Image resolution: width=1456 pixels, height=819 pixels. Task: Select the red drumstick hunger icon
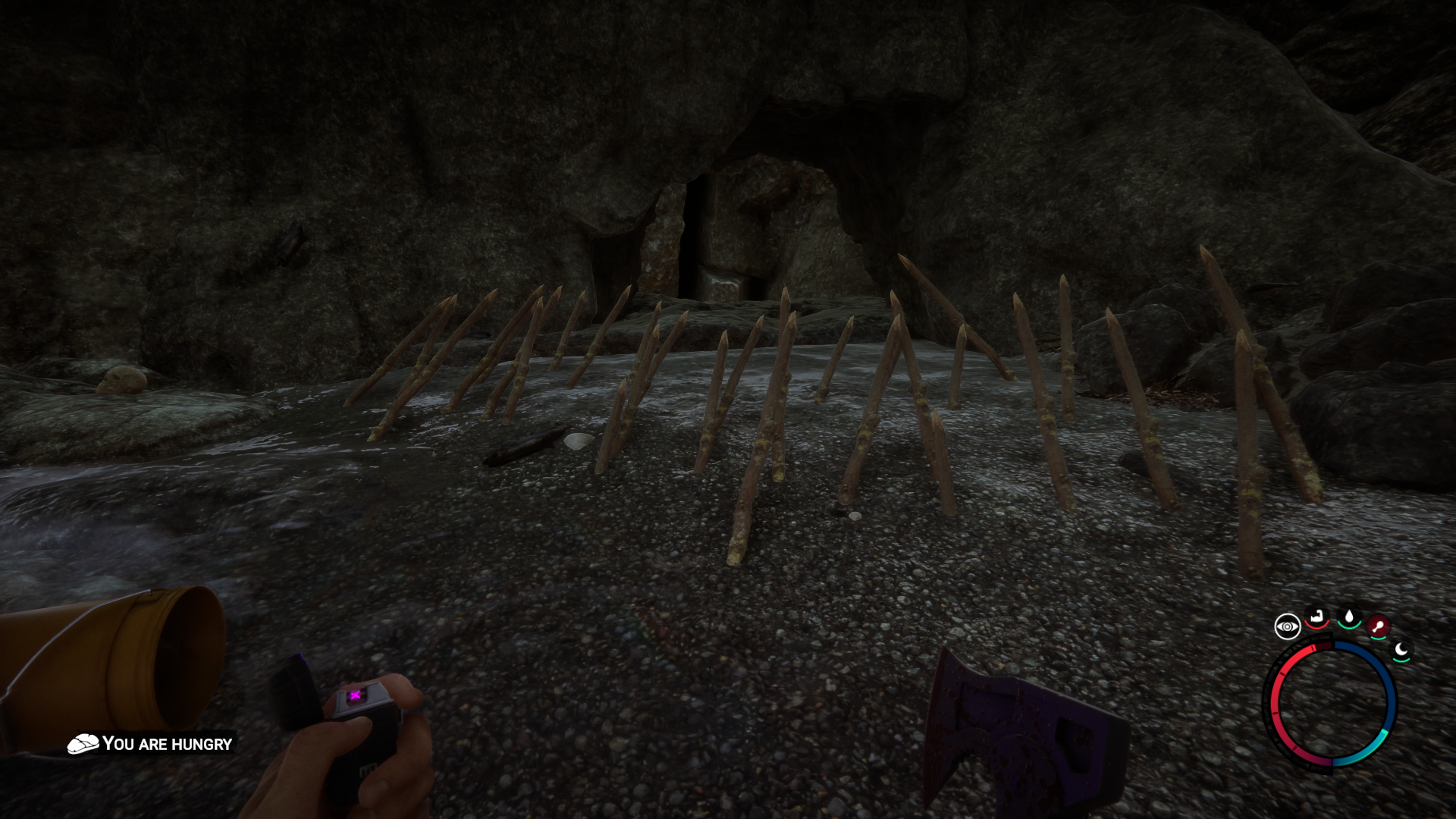click(x=1378, y=627)
